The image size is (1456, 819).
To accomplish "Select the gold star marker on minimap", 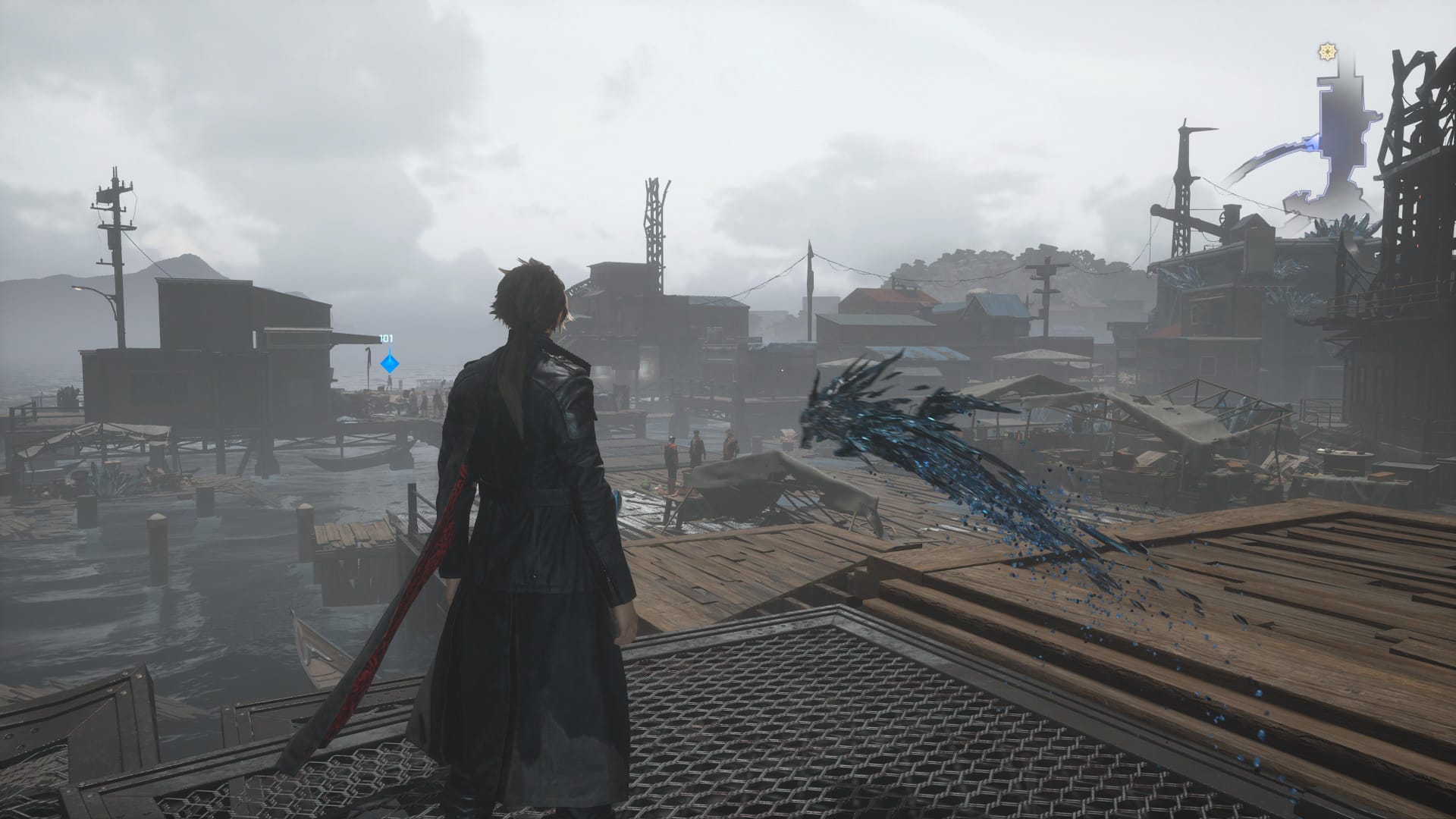I will tap(1328, 52).
